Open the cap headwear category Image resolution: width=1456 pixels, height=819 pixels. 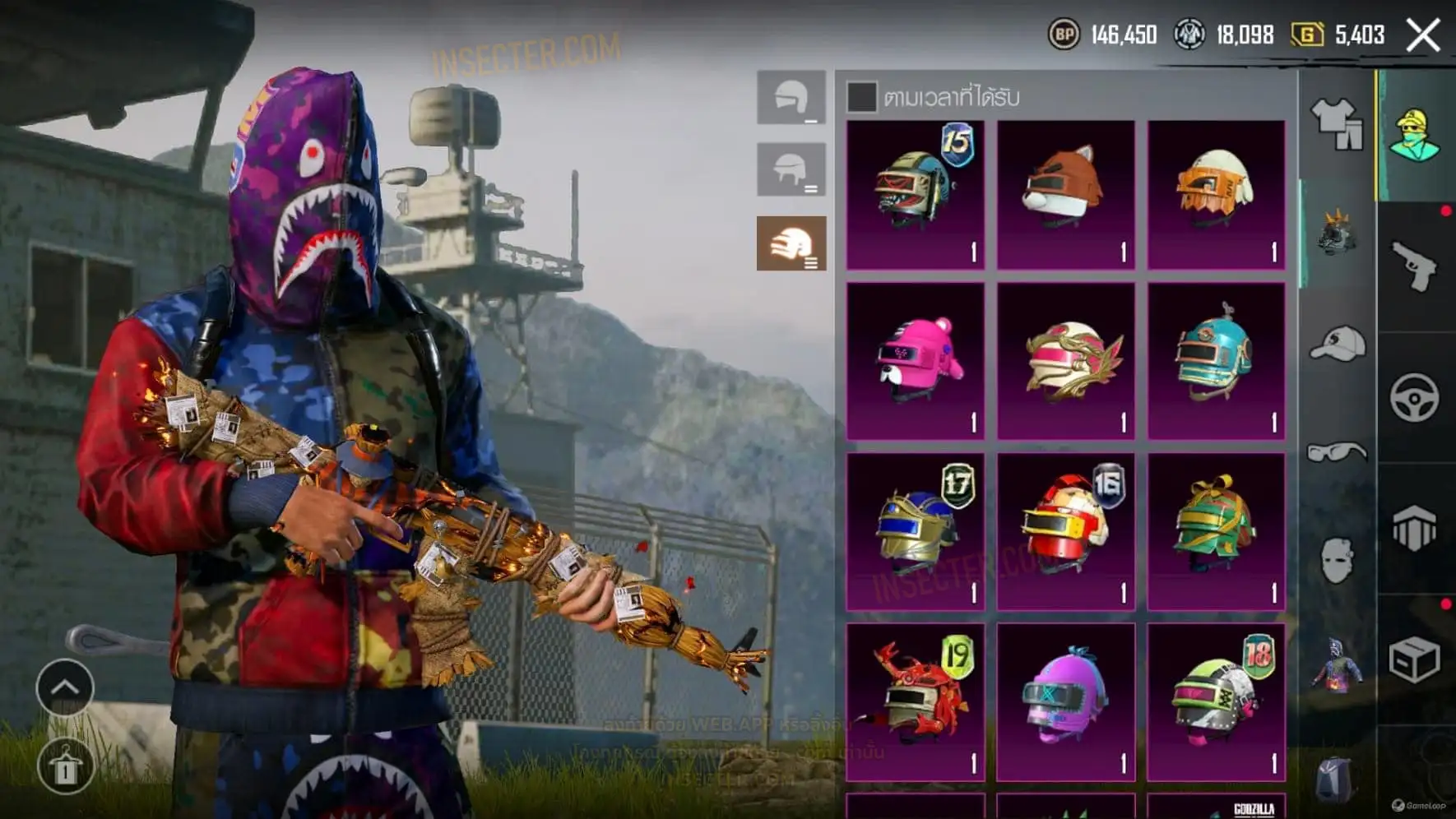coord(1336,344)
